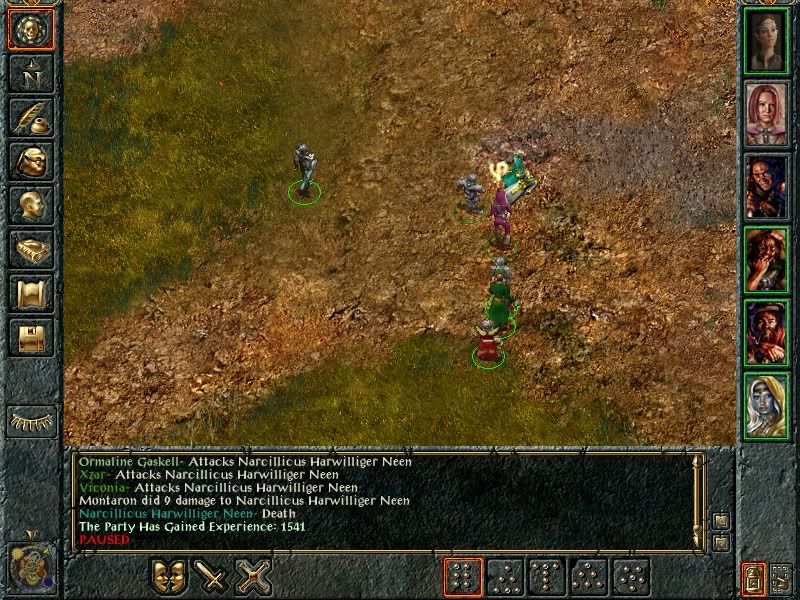The height and width of the screenshot is (600, 800).
Task: Activate the Talk masks button
Action: point(169,577)
